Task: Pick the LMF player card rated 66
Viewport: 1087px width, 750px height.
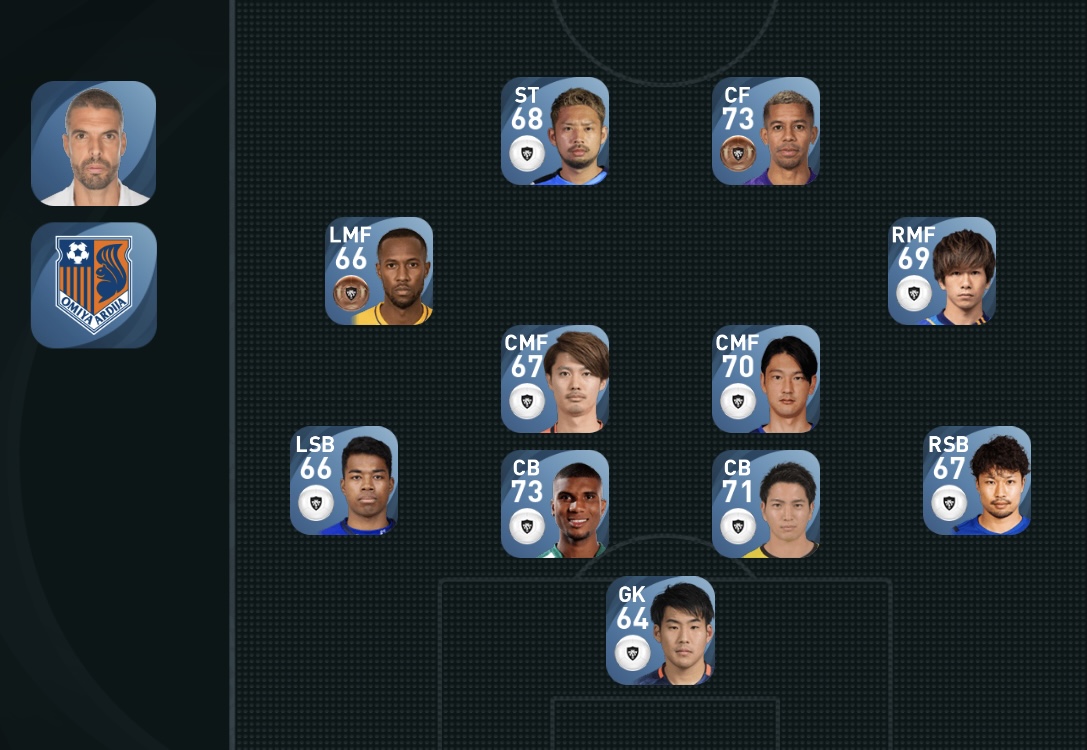Action: [x=379, y=271]
